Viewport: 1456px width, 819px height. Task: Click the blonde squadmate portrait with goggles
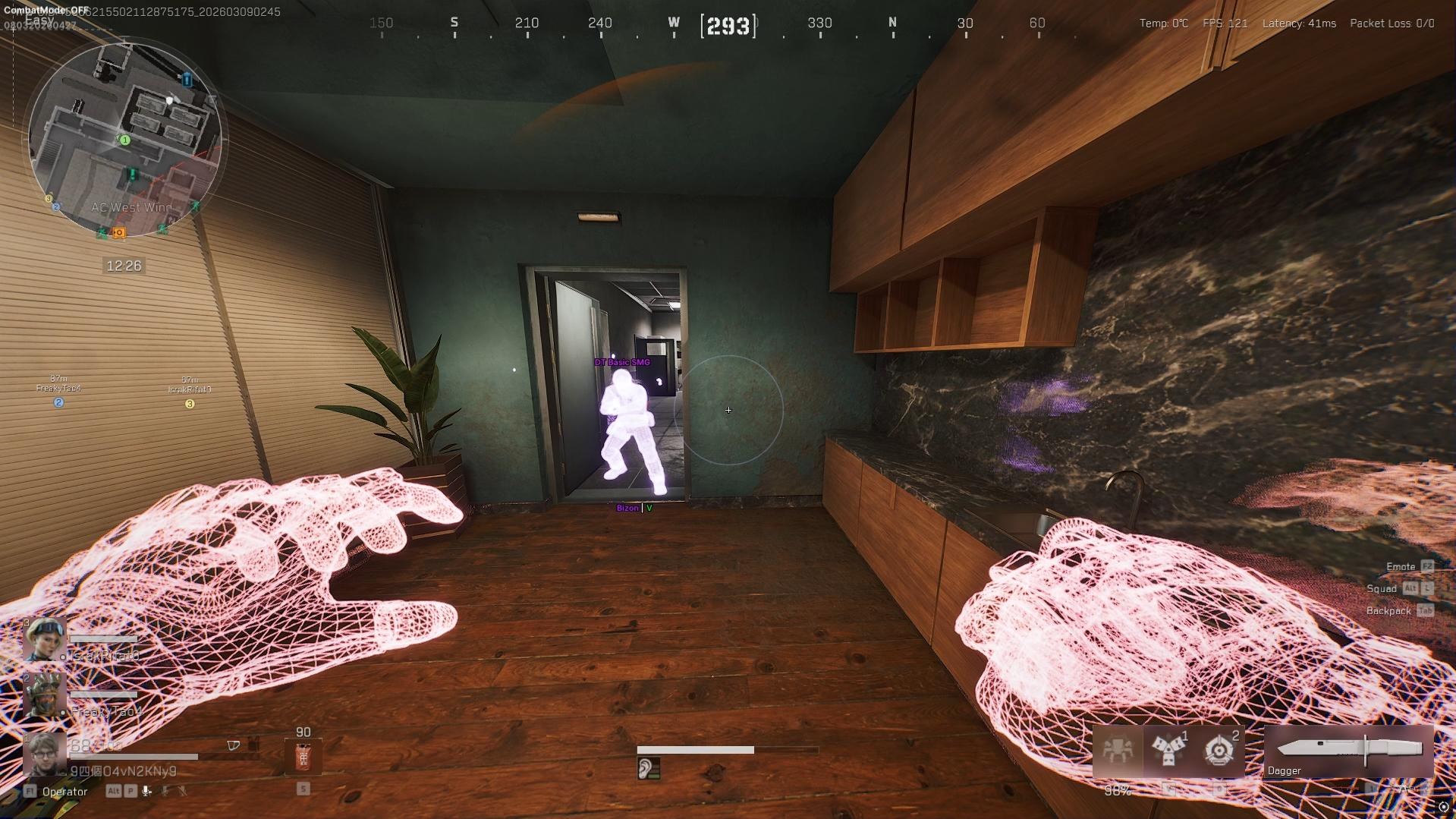click(44, 639)
